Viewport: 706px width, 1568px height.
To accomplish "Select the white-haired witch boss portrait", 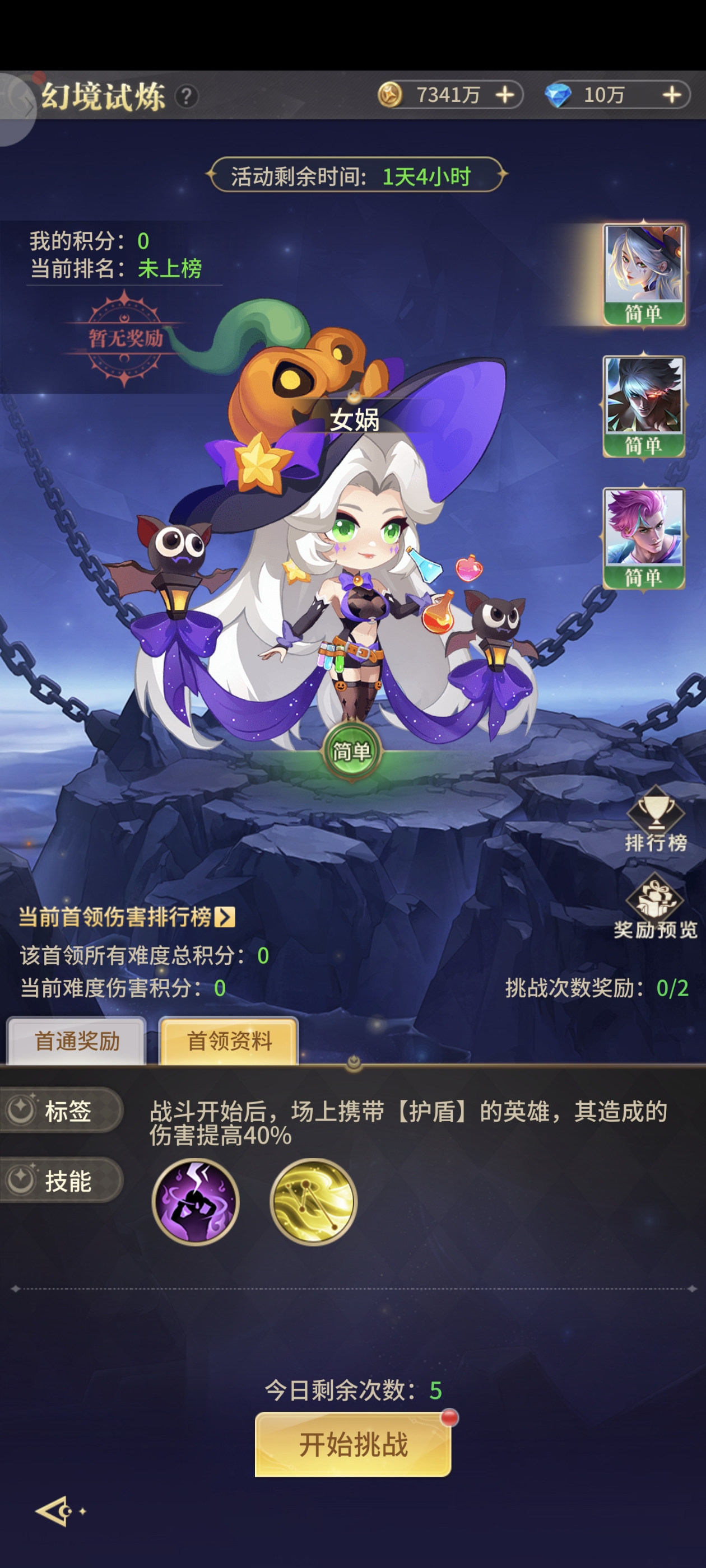I will [644, 274].
